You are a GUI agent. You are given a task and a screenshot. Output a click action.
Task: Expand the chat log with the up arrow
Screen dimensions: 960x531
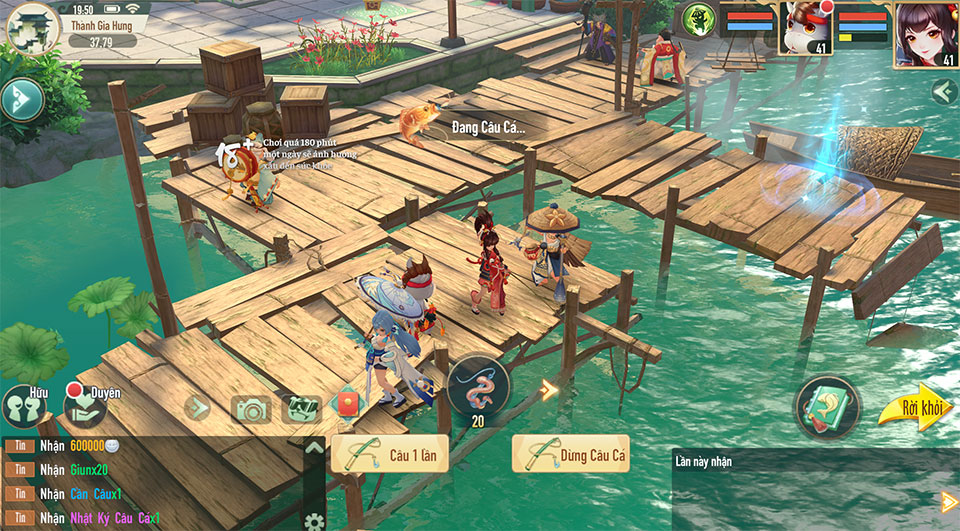click(x=314, y=447)
